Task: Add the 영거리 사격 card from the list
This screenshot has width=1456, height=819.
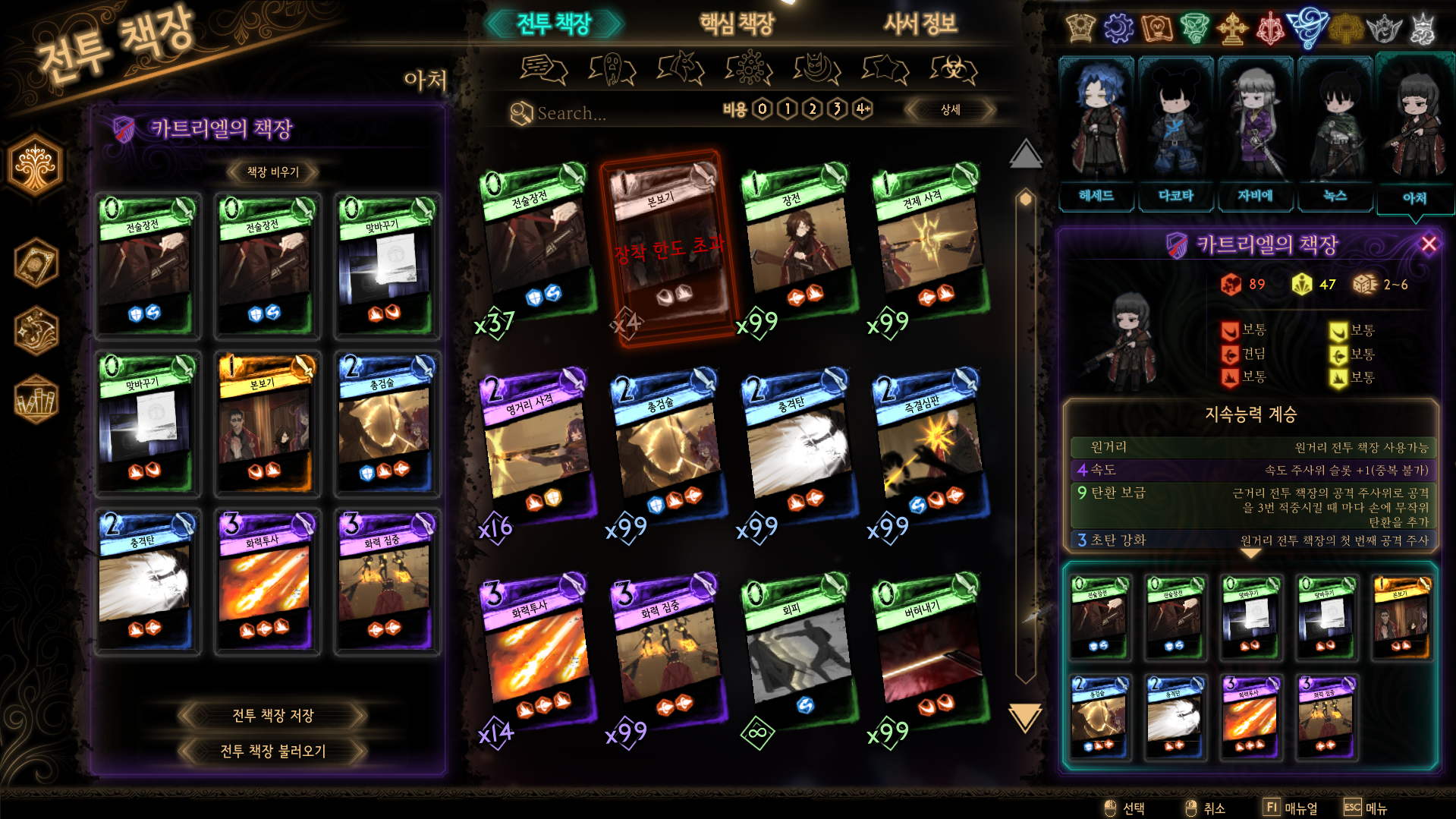Action: 537,448
